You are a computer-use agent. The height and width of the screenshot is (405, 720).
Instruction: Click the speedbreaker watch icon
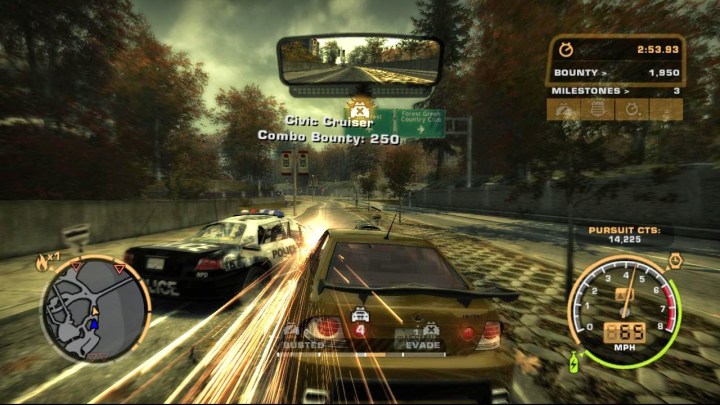[x=674, y=261]
